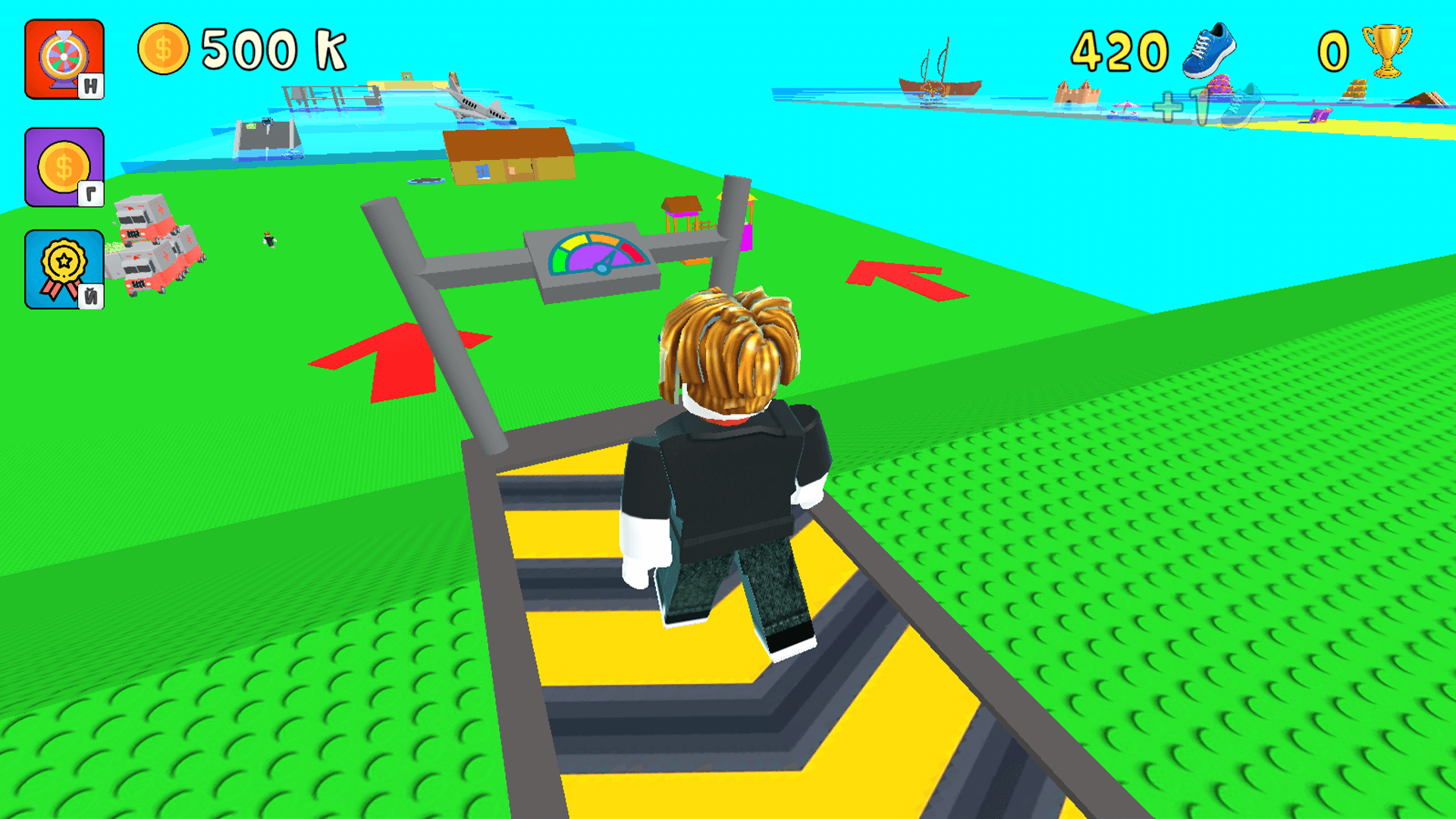
Task: Click the Й hotkey label on badge icon
Action: coord(91,294)
